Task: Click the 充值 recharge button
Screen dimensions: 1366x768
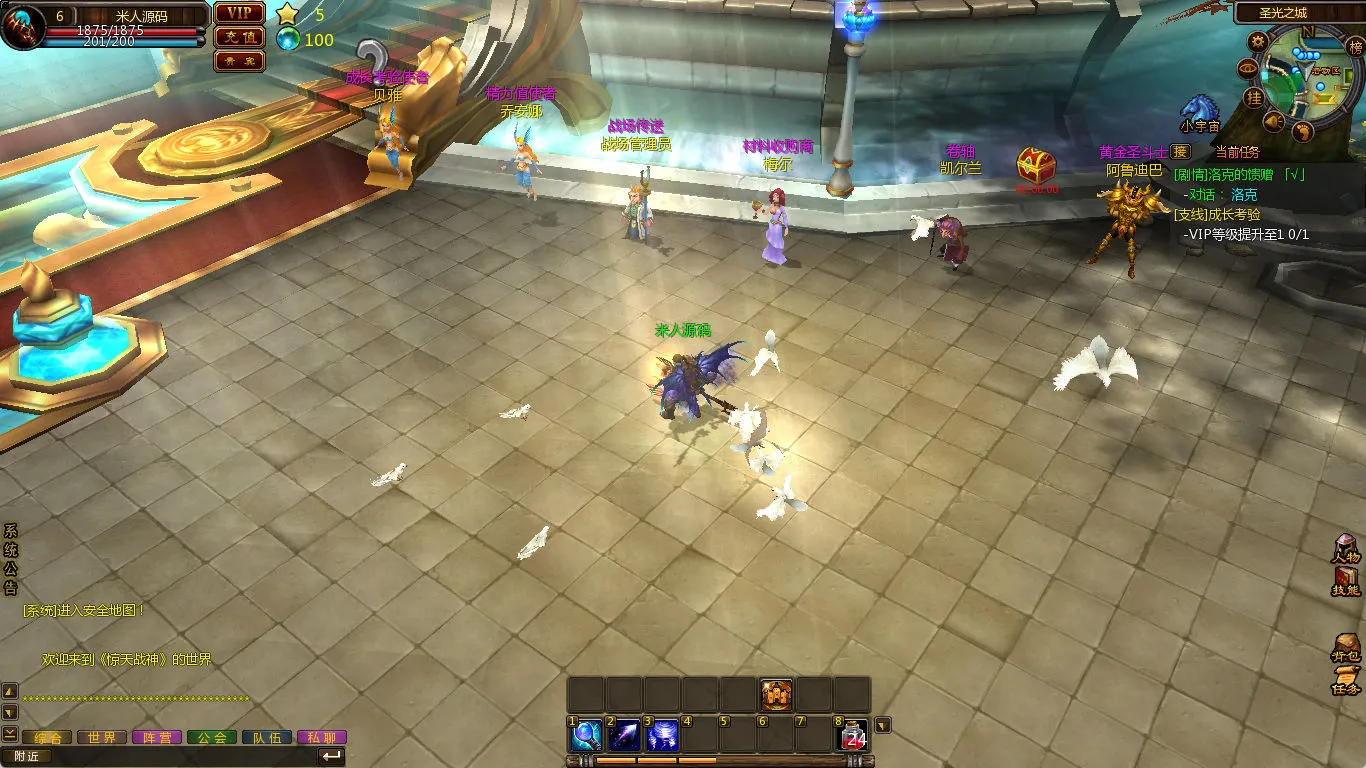Action: pyautogui.click(x=239, y=37)
